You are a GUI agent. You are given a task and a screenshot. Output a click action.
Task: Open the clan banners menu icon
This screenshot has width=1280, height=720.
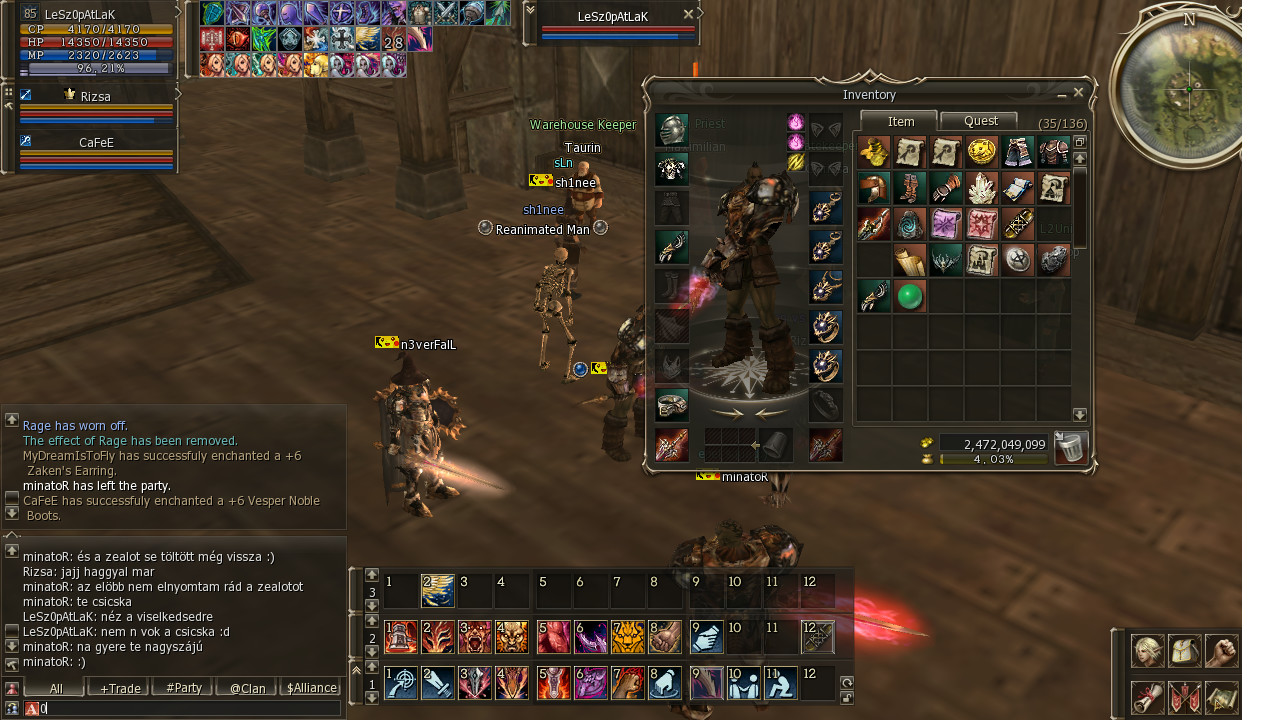point(1185,697)
